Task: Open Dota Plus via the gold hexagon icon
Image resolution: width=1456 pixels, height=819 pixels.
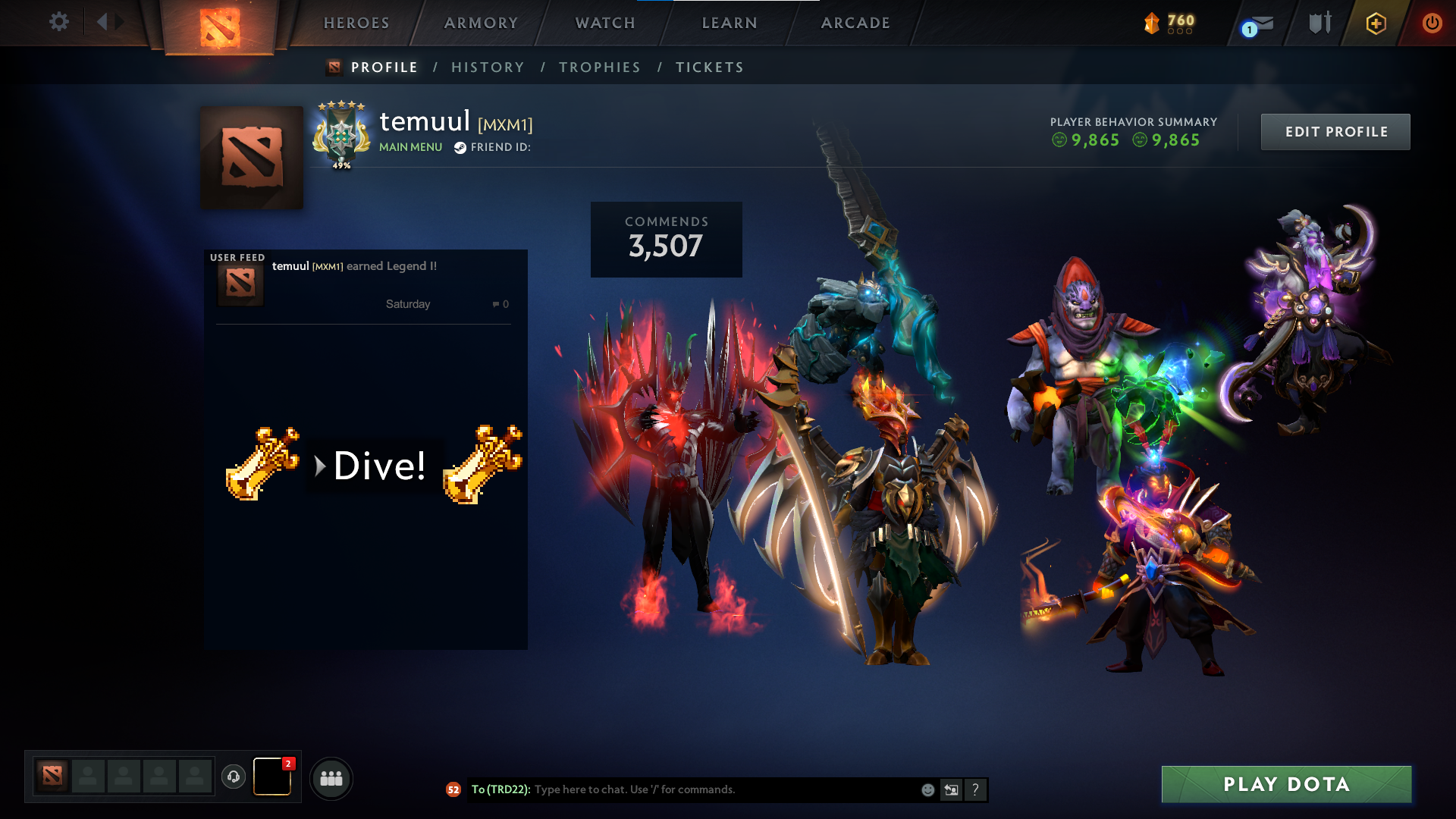Action: point(1376,23)
